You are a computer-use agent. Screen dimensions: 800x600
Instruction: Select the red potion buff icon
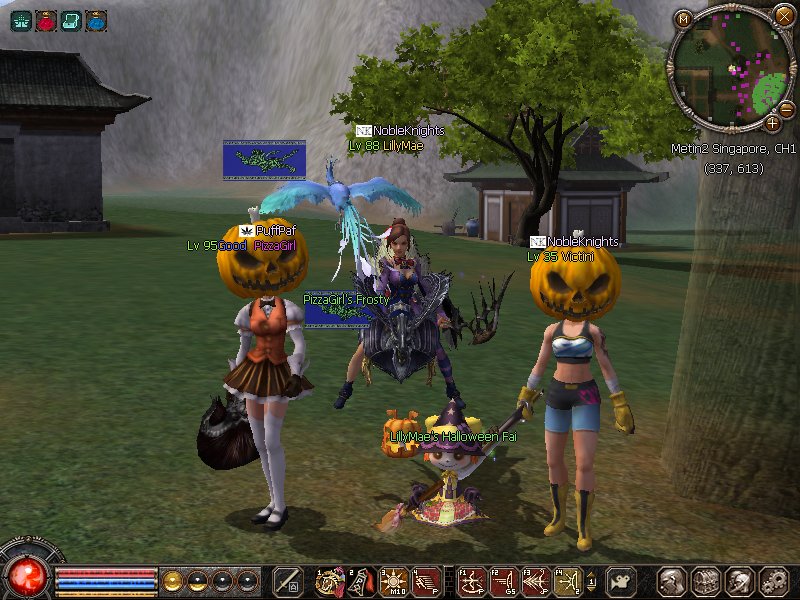click(46, 19)
